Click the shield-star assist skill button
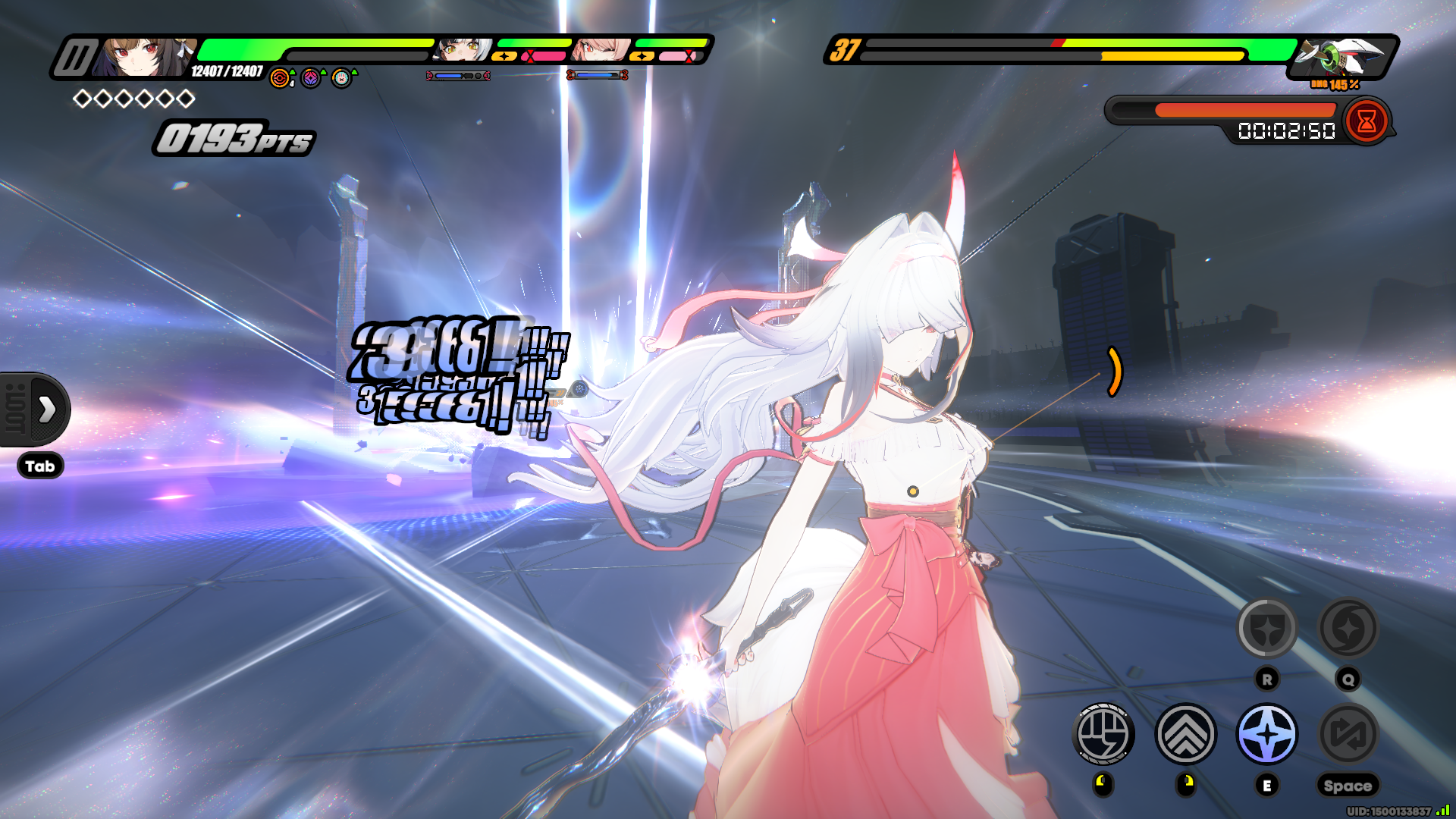 (1267, 628)
